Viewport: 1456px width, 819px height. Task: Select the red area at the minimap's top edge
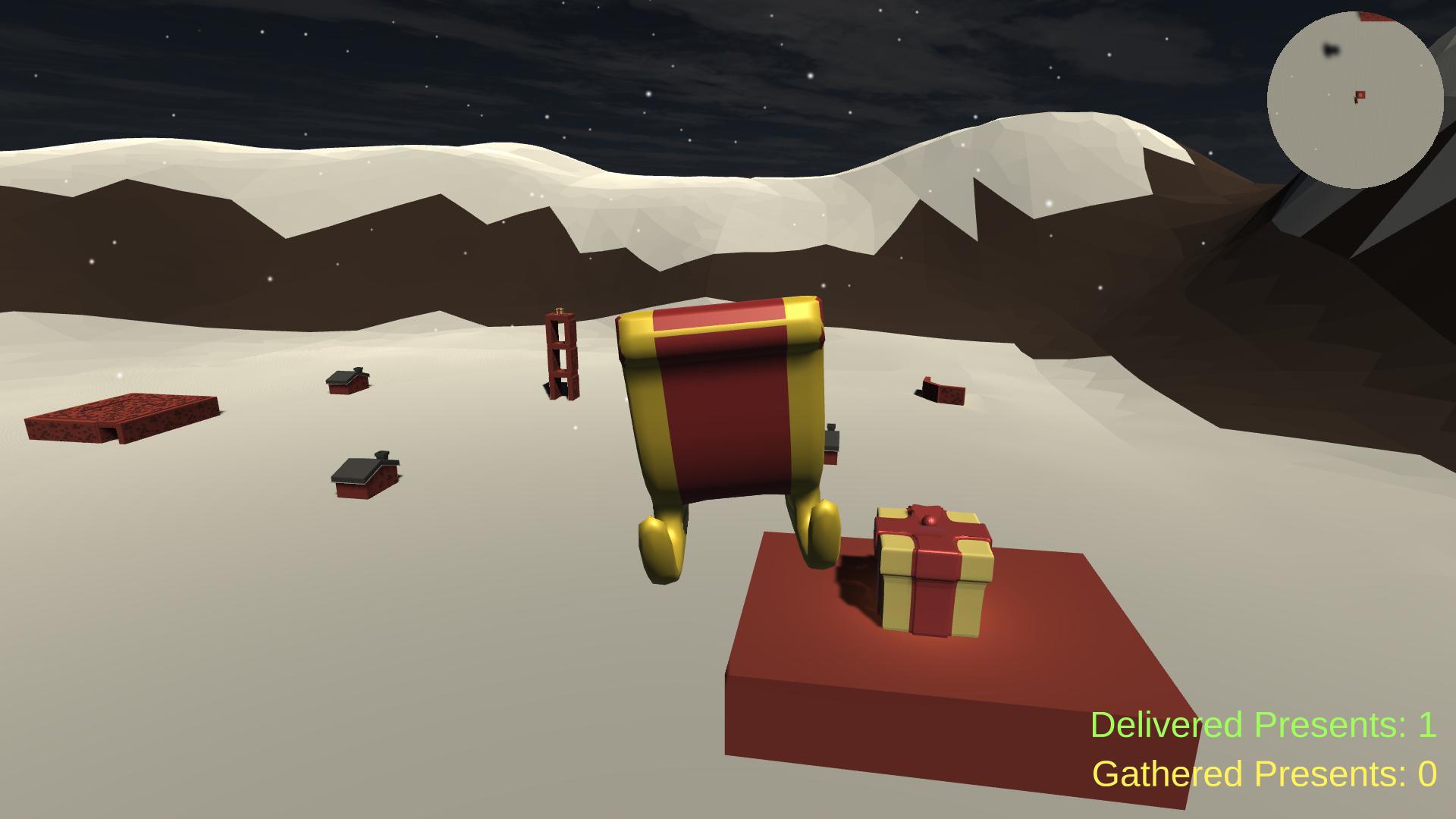point(1375,17)
